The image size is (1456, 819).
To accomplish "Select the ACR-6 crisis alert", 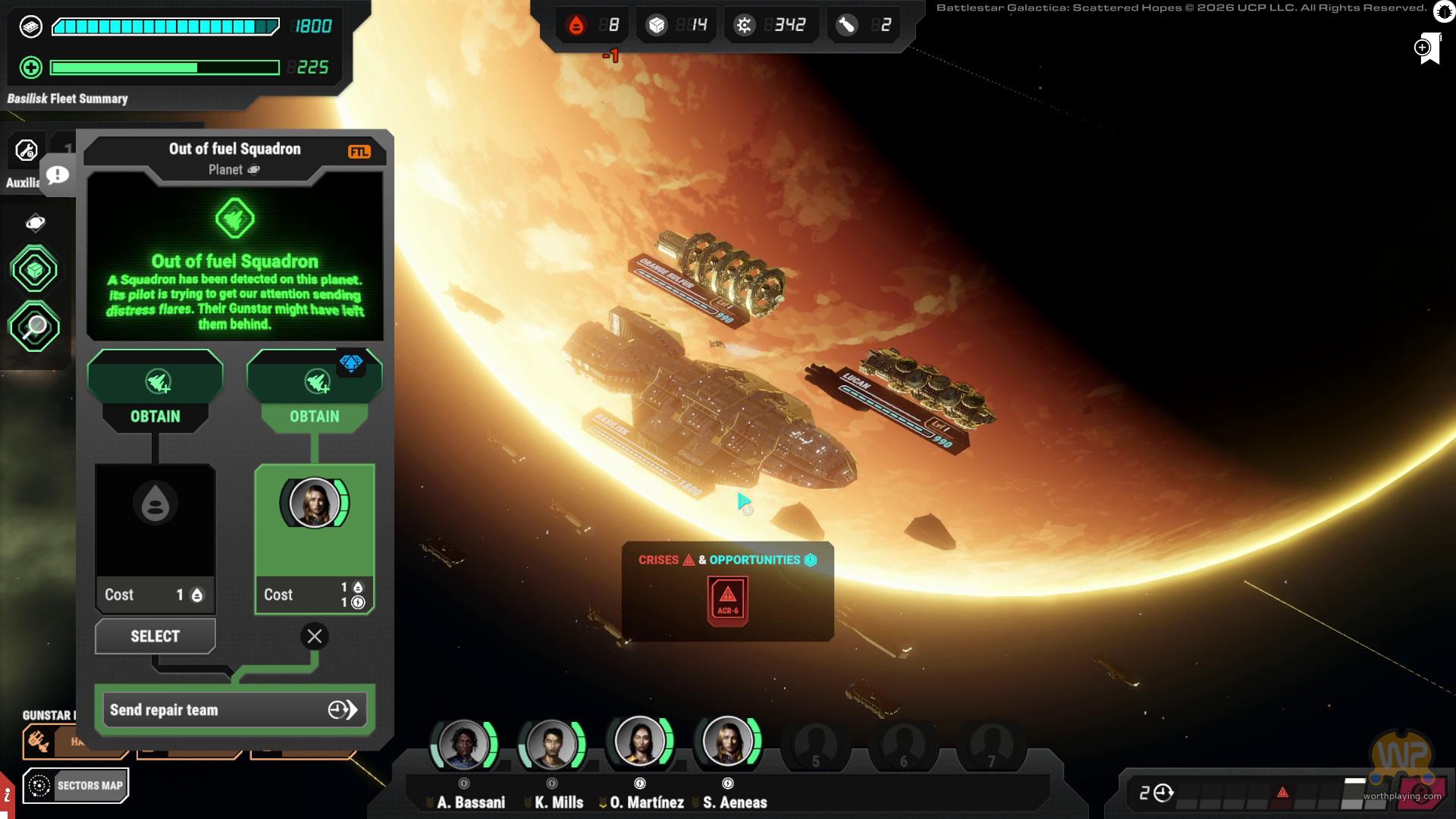I will click(x=727, y=600).
